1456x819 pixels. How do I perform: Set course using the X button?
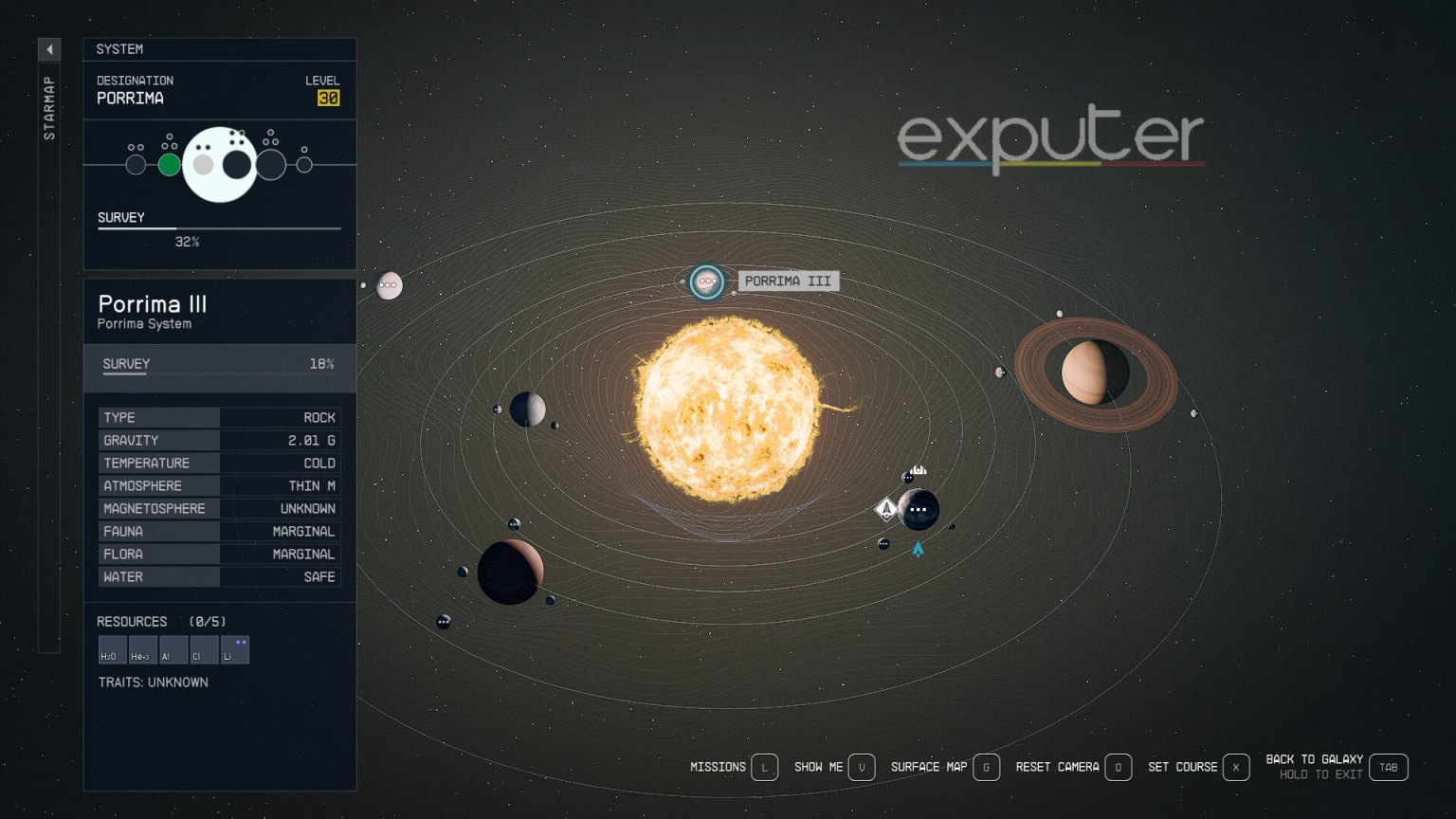click(x=1235, y=767)
